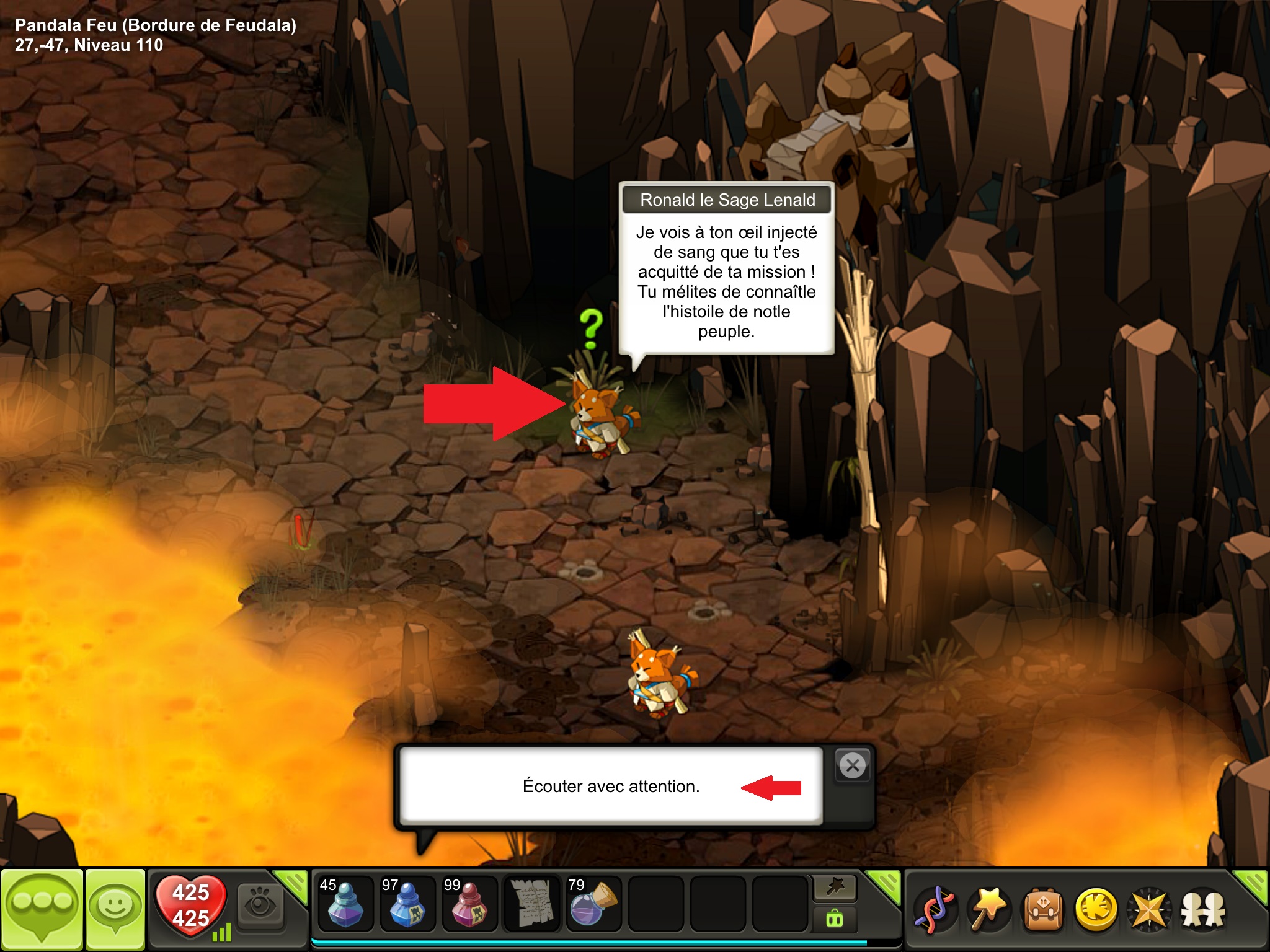Open the compass star map icon

click(x=1149, y=910)
